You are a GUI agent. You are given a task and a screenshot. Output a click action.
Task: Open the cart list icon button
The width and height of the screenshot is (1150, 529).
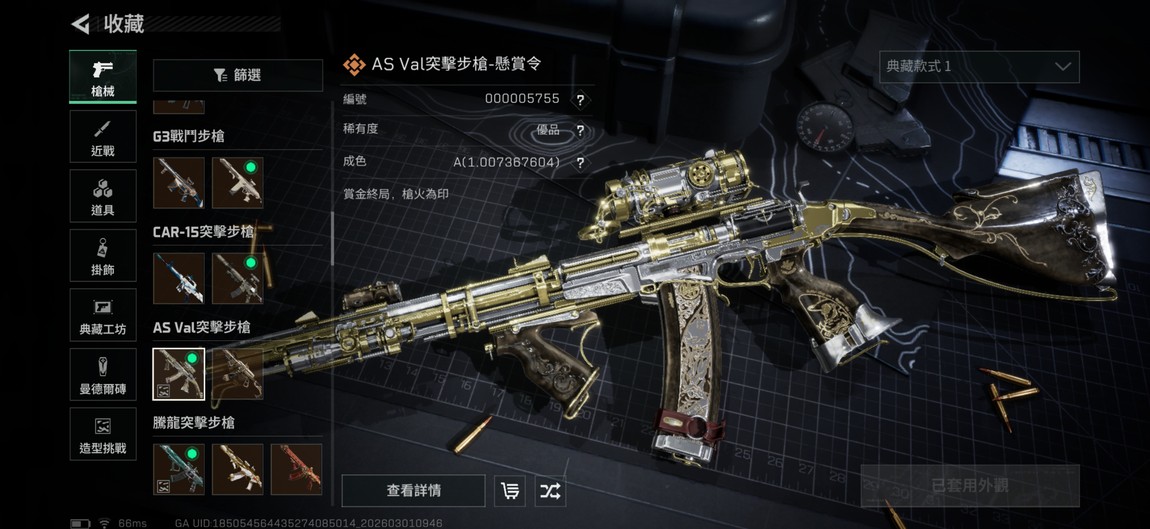510,491
